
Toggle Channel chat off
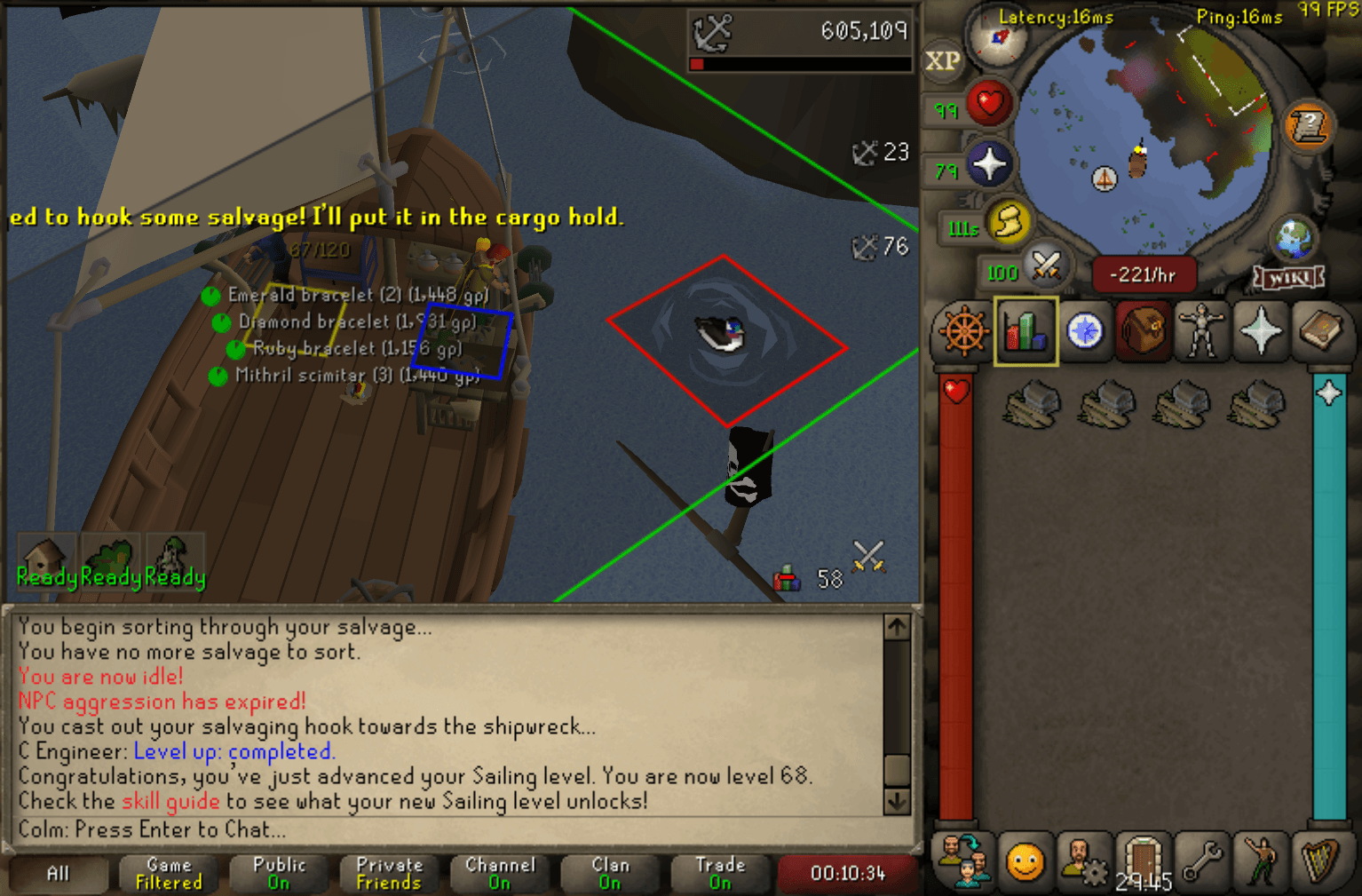coord(500,873)
